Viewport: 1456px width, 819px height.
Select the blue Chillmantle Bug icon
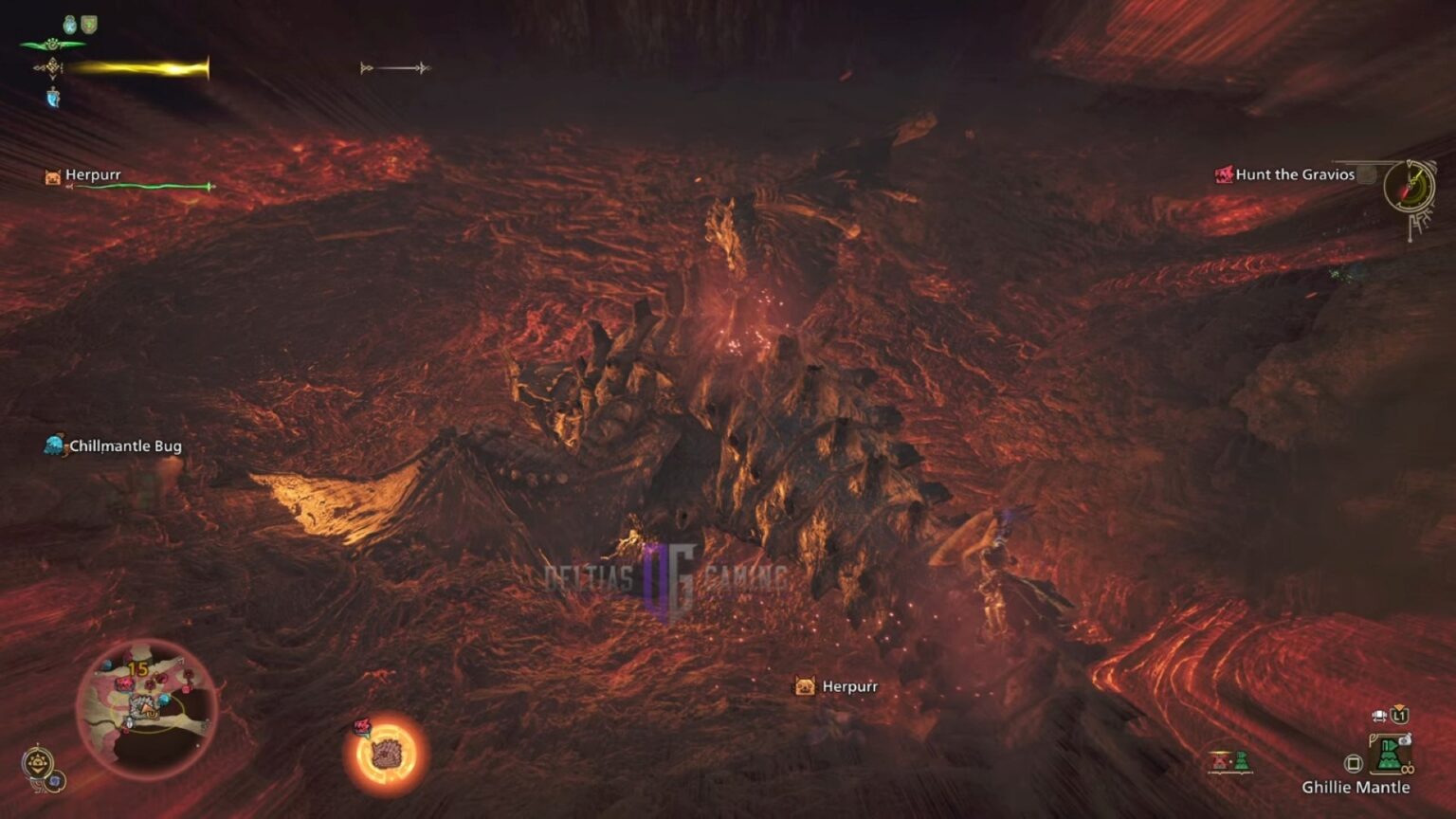click(52, 444)
